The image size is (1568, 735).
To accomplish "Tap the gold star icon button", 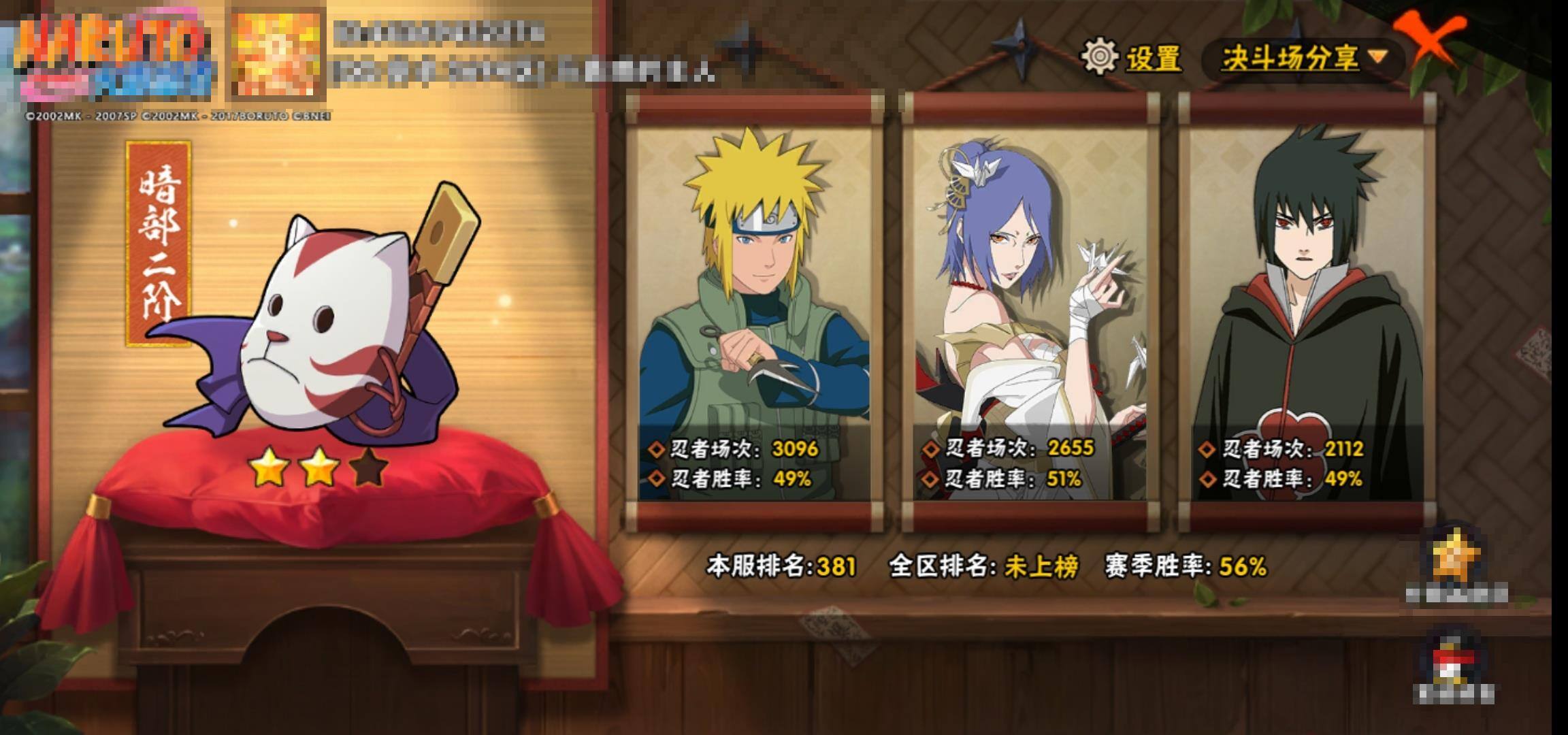I will 1456,559.
